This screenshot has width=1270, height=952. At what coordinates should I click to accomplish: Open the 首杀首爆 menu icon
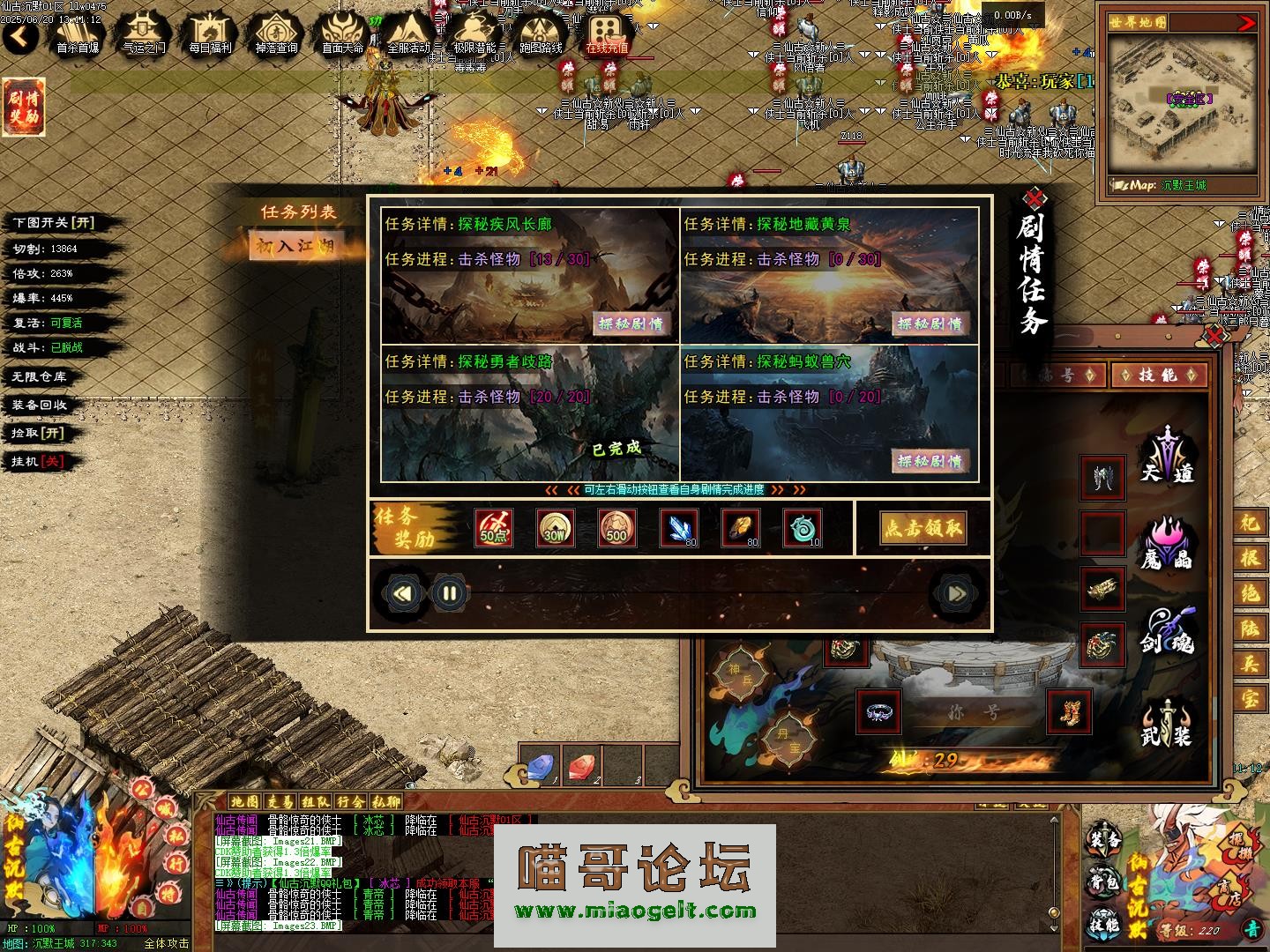pyautogui.click(x=78, y=35)
